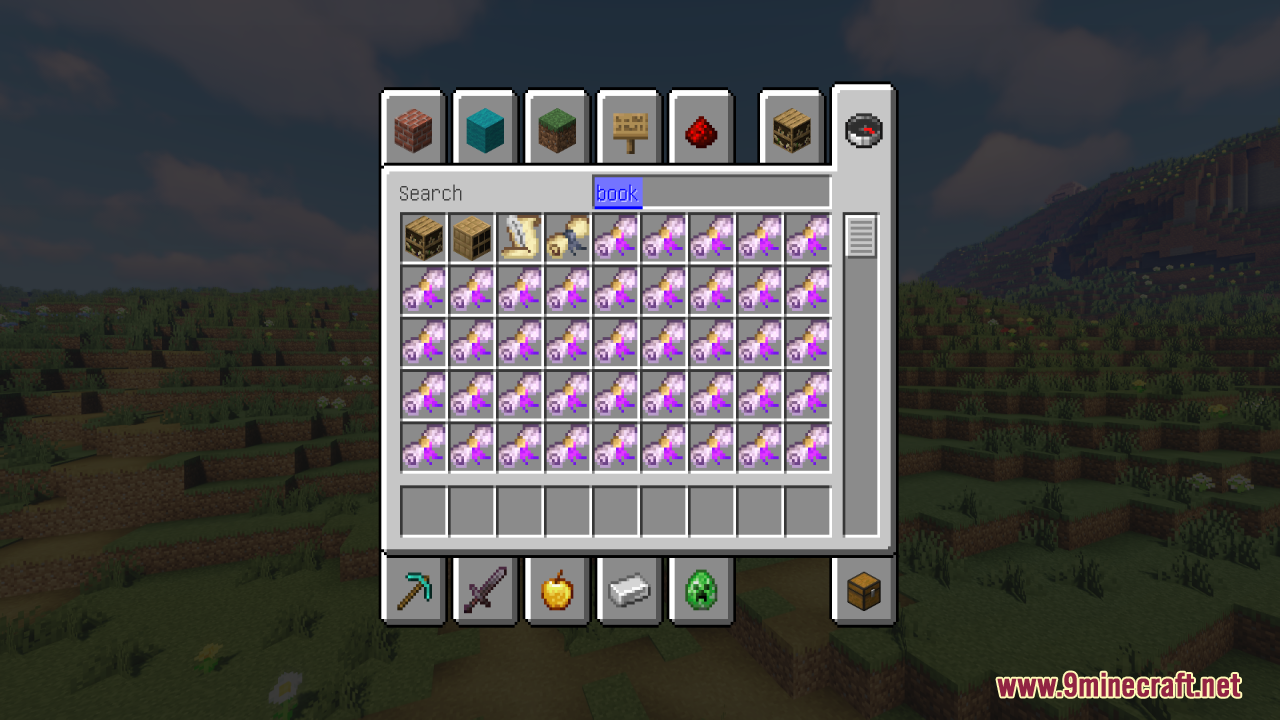Open the Combat tab with the sword icon
1280x720 pixels.
(484, 590)
